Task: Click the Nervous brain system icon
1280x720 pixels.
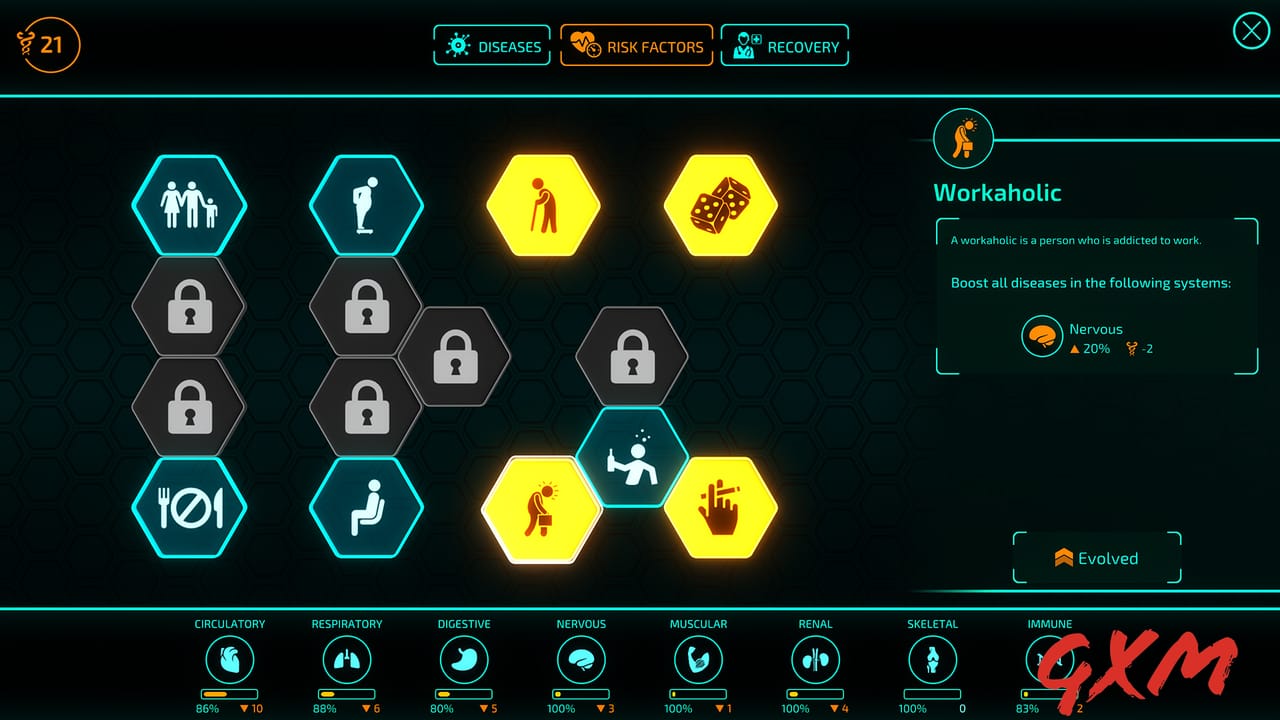Action: tap(581, 660)
